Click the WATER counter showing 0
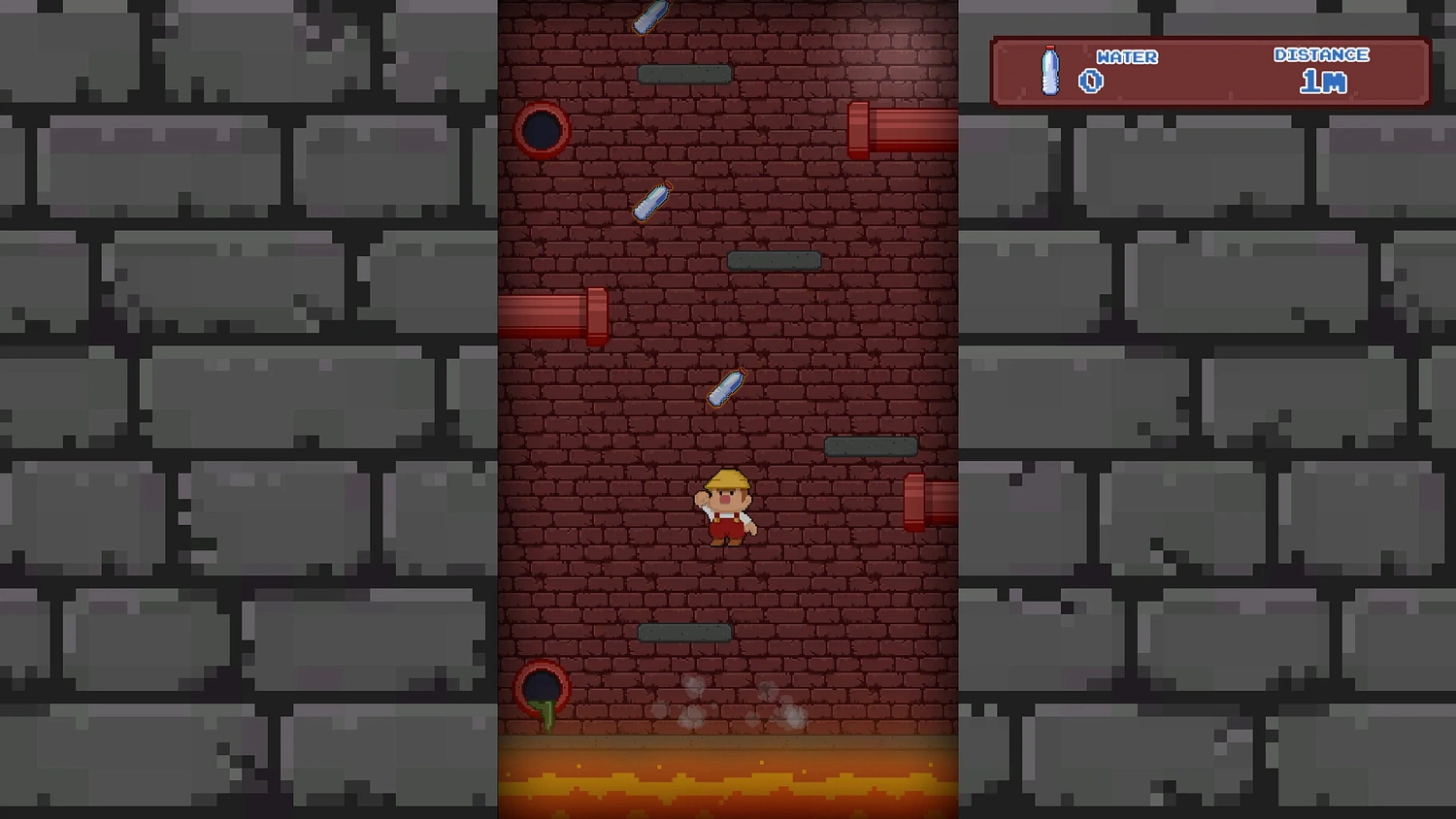 pos(1091,81)
